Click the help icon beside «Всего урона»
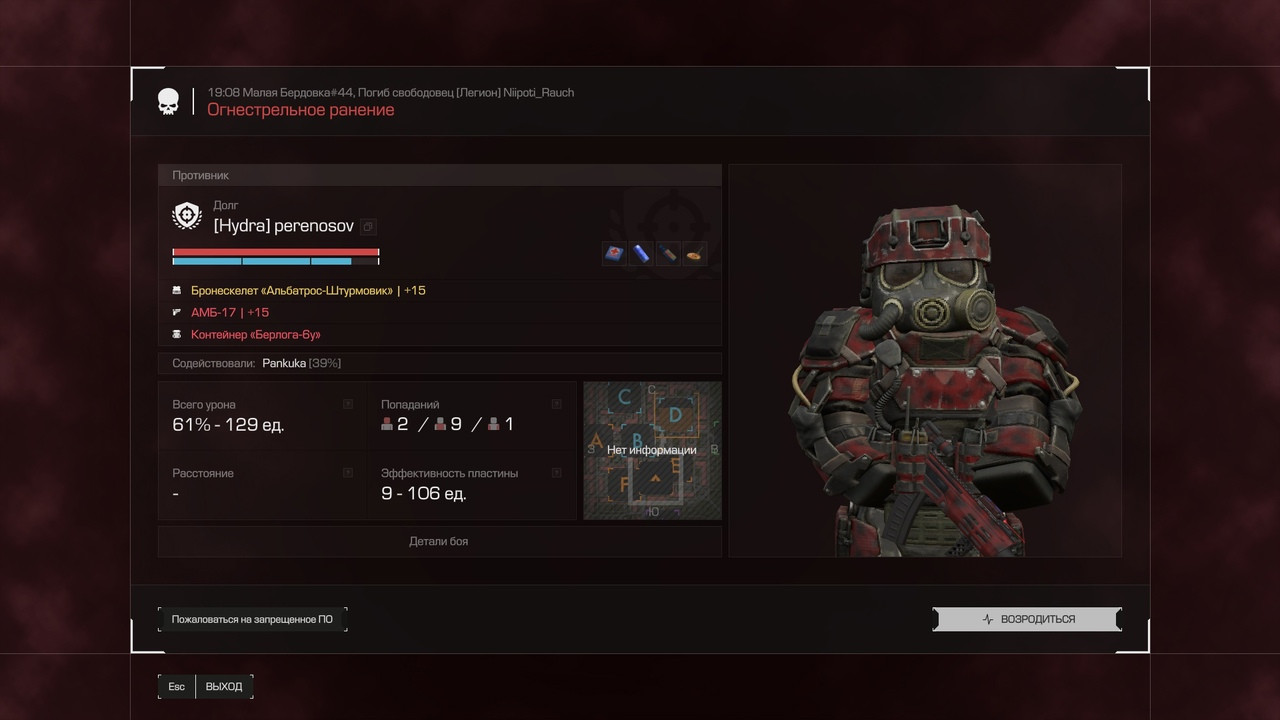1280x720 pixels. (x=348, y=404)
